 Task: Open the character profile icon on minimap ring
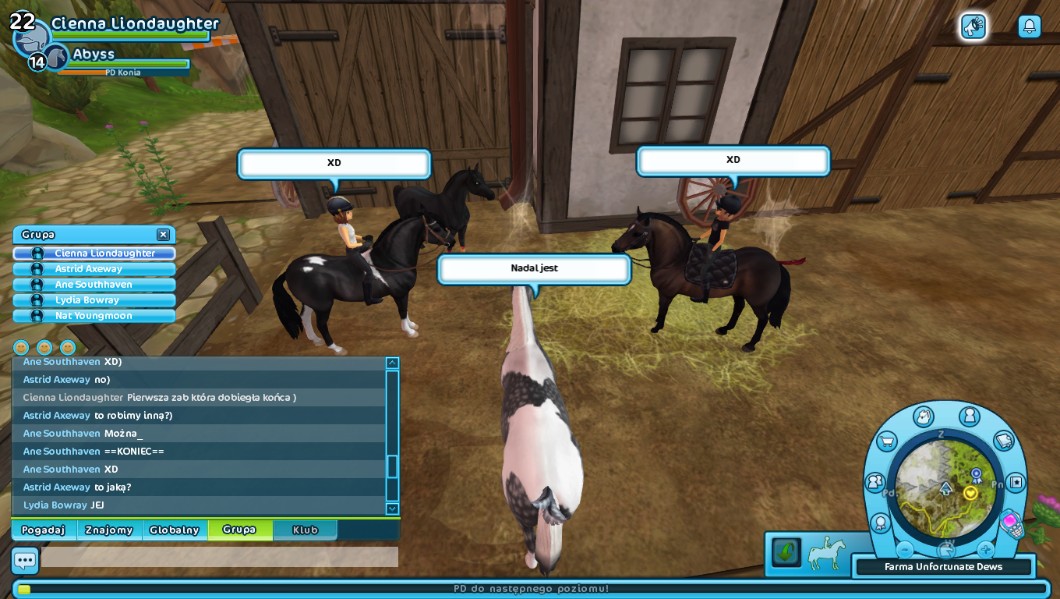(x=969, y=416)
